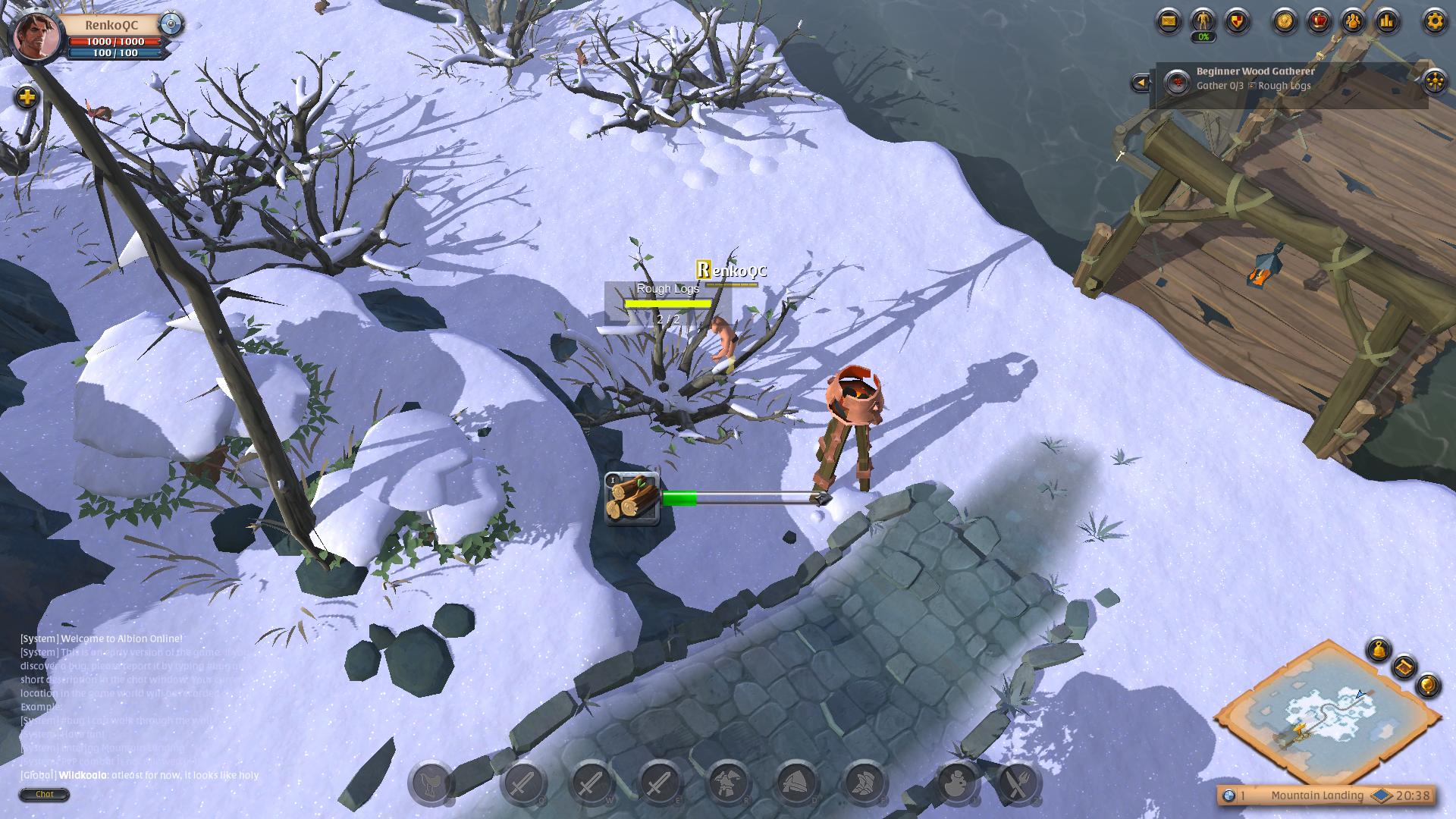
Task: Collapse the quest tracker with the arrow
Action: tap(1140, 83)
